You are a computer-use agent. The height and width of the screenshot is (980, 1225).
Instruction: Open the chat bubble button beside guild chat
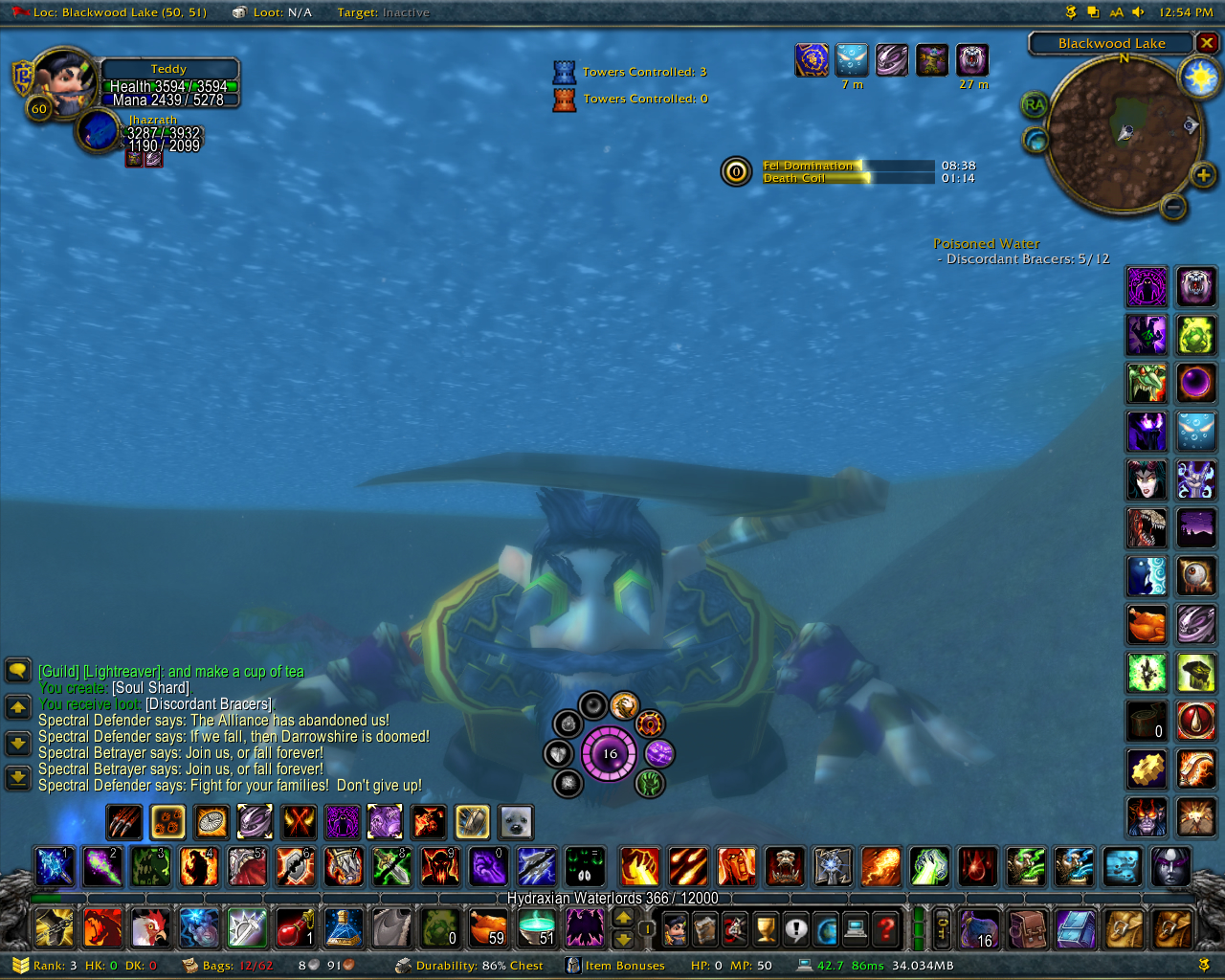click(18, 670)
